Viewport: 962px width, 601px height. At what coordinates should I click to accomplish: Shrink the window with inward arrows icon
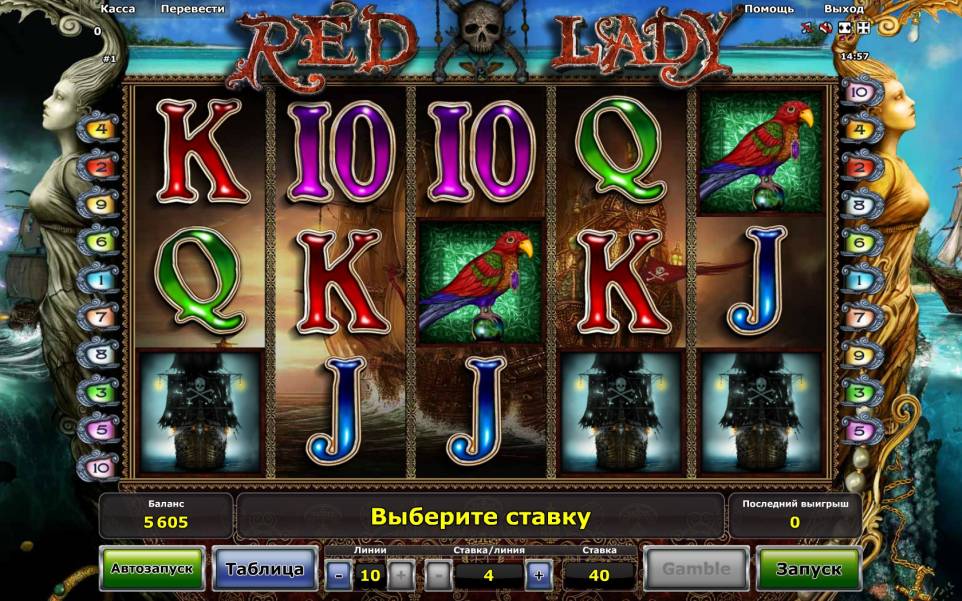point(845,30)
